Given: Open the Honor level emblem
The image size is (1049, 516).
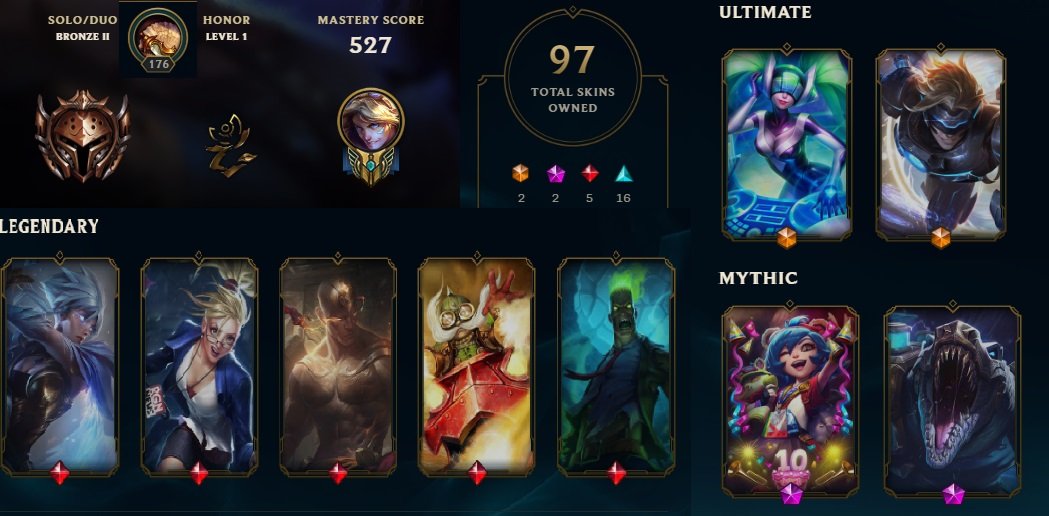Looking at the screenshot, I should pyautogui.click(x=226, y=146).
